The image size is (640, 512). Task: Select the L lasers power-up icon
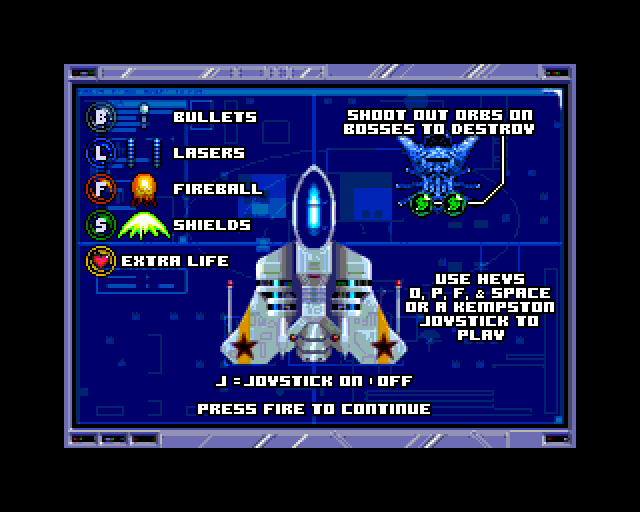pos(102,153)
